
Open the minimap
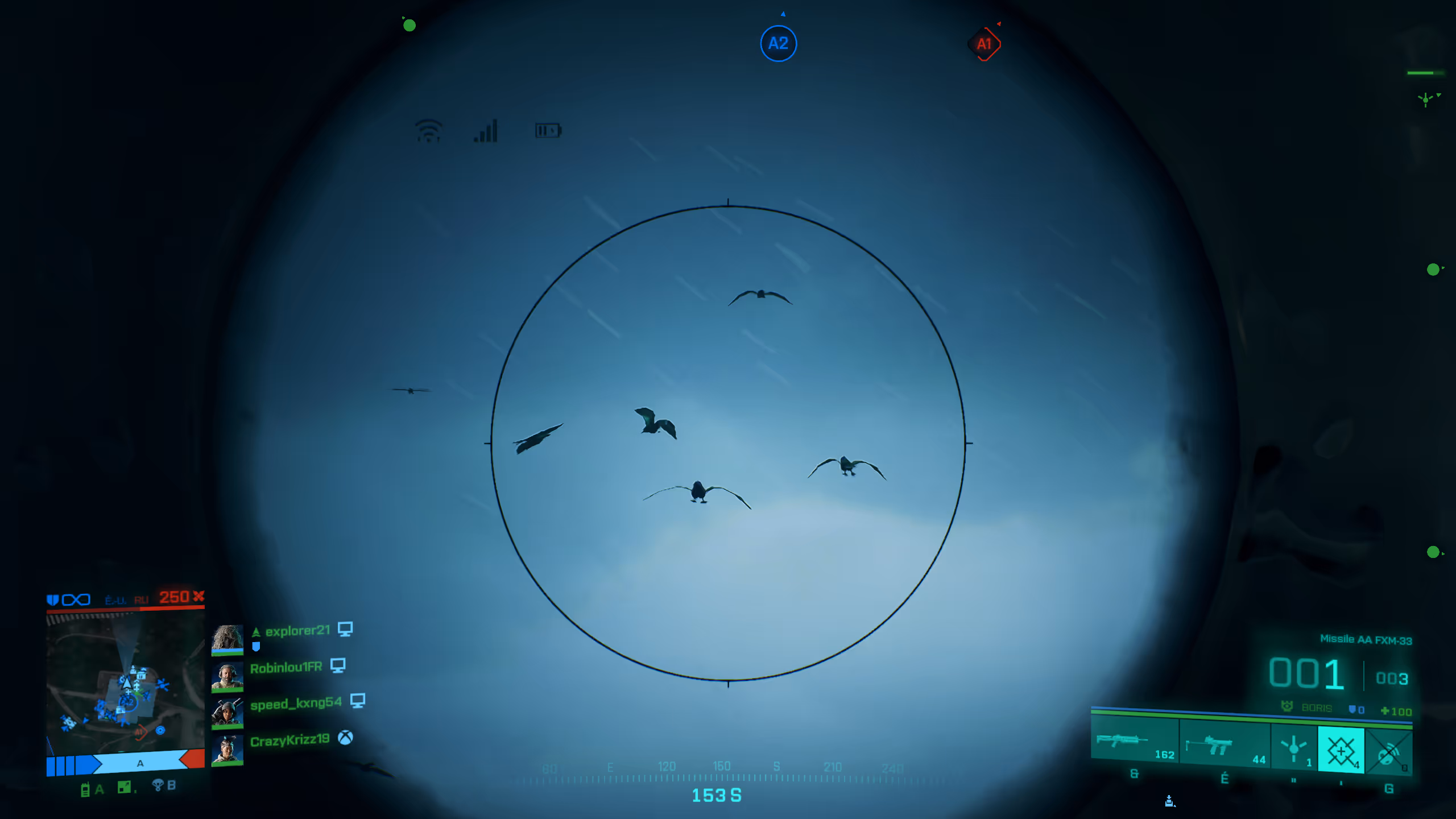[125, 682]
